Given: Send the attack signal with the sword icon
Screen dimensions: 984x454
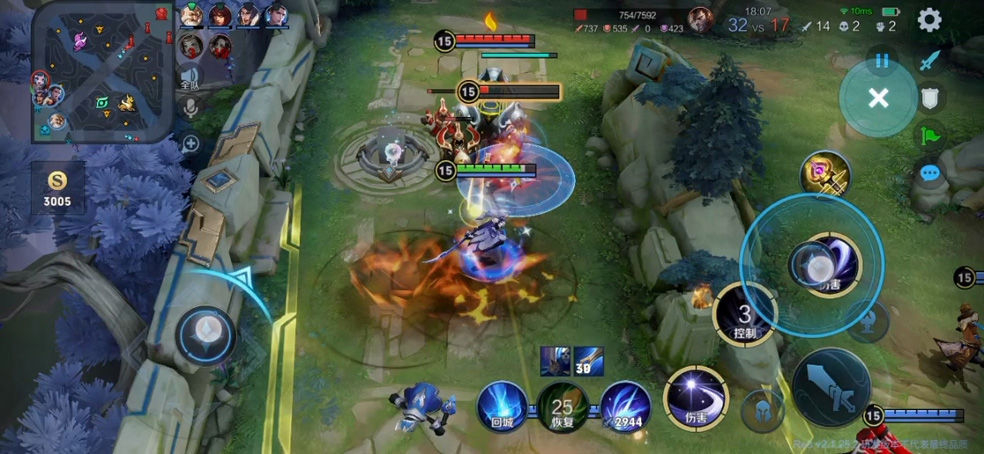Looking at the screenshot, I should coord(931,61).
